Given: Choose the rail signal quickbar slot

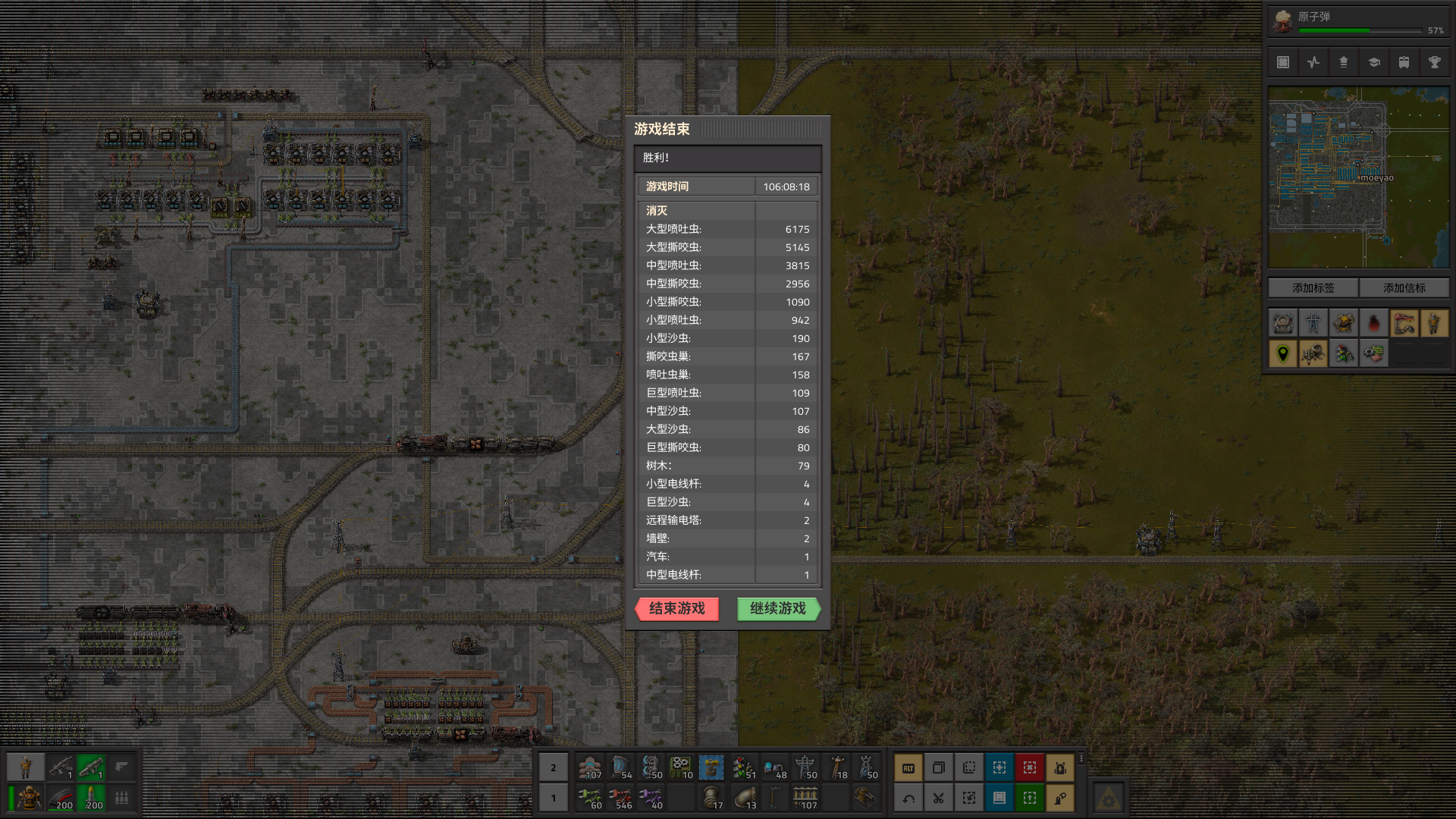Looking at the screenshot, I should pyautogui.click(x=743, y=768).
